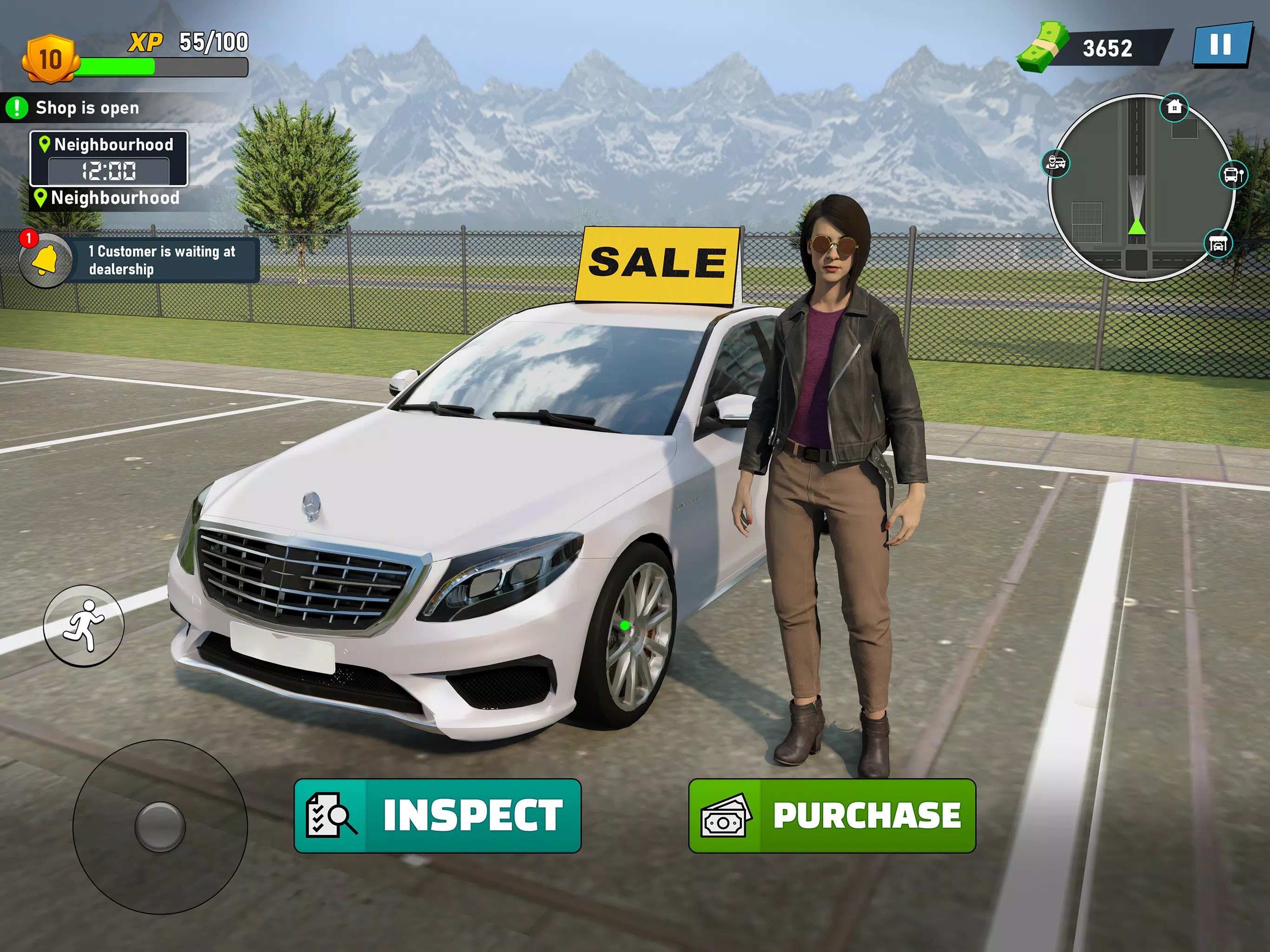Tap the level 10 badge
Screen dimensions: 1270x952
[50, 59]
